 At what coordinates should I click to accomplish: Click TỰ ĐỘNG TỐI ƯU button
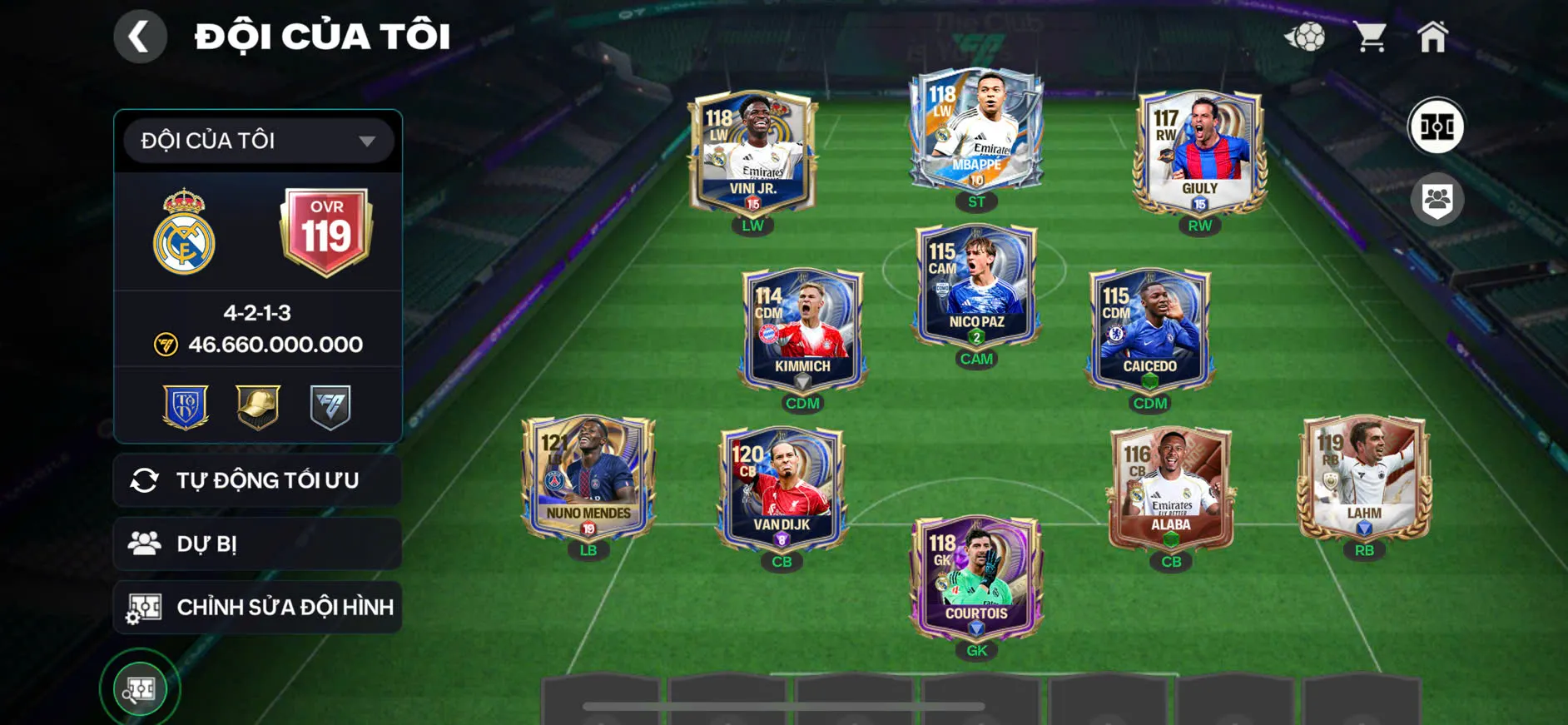258,480
